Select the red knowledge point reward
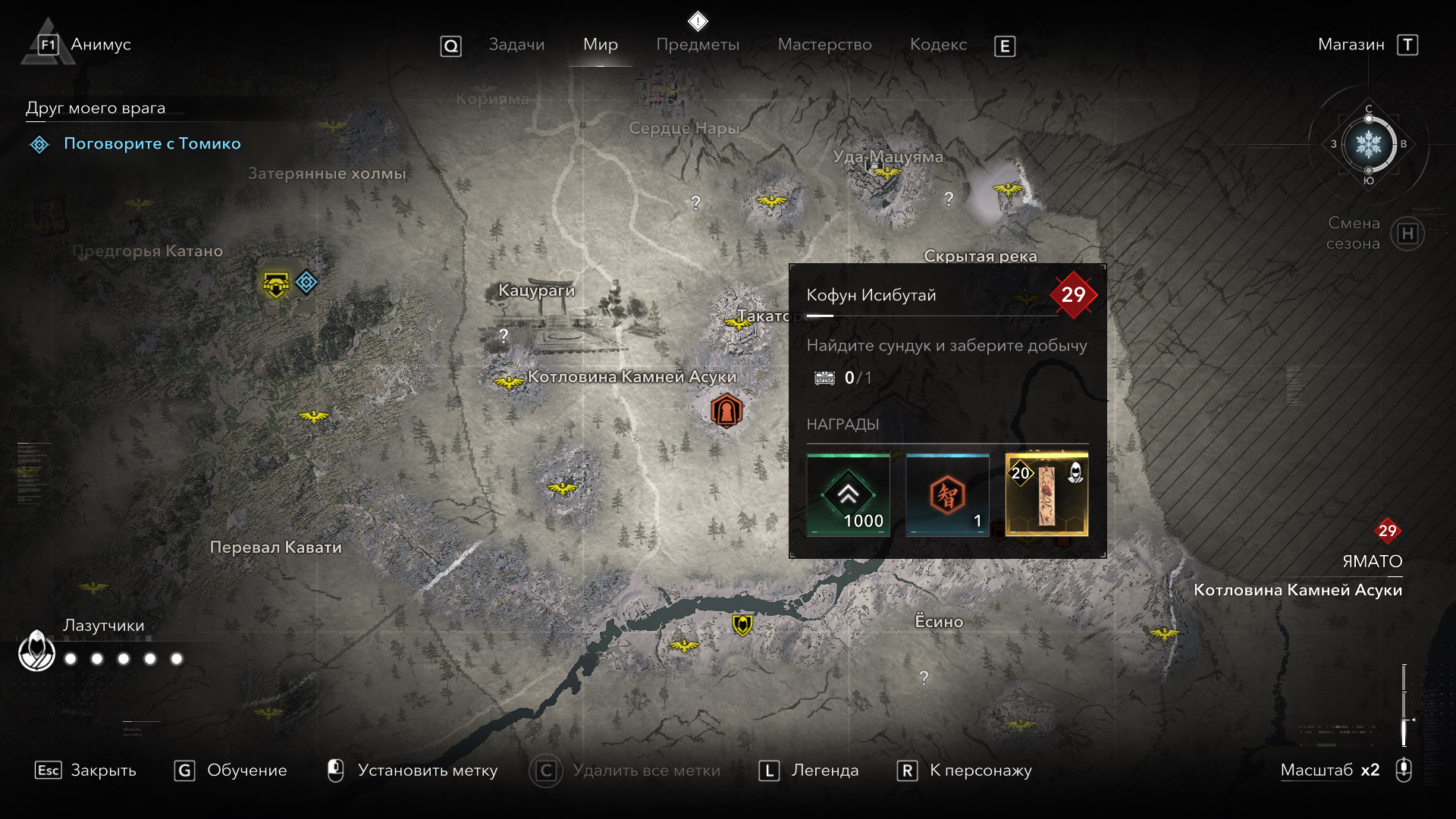1456x819 pixels. pos(947,495)
